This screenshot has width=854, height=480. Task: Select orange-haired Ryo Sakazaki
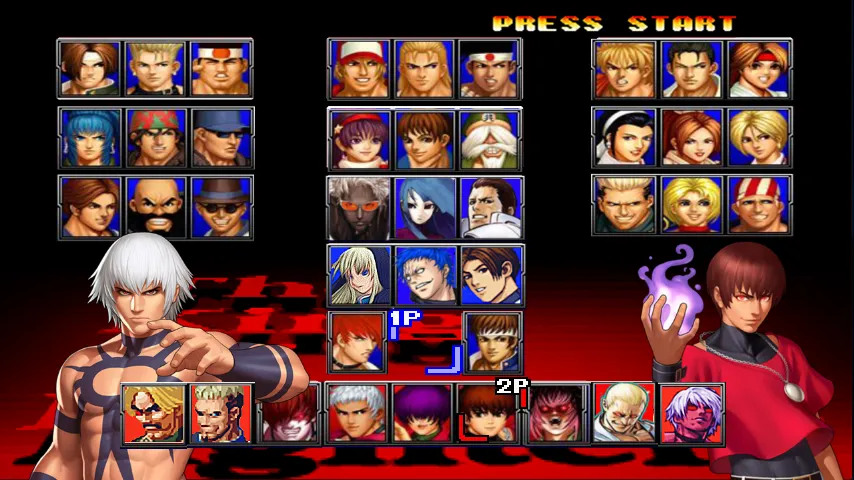(x=624, y=69)
